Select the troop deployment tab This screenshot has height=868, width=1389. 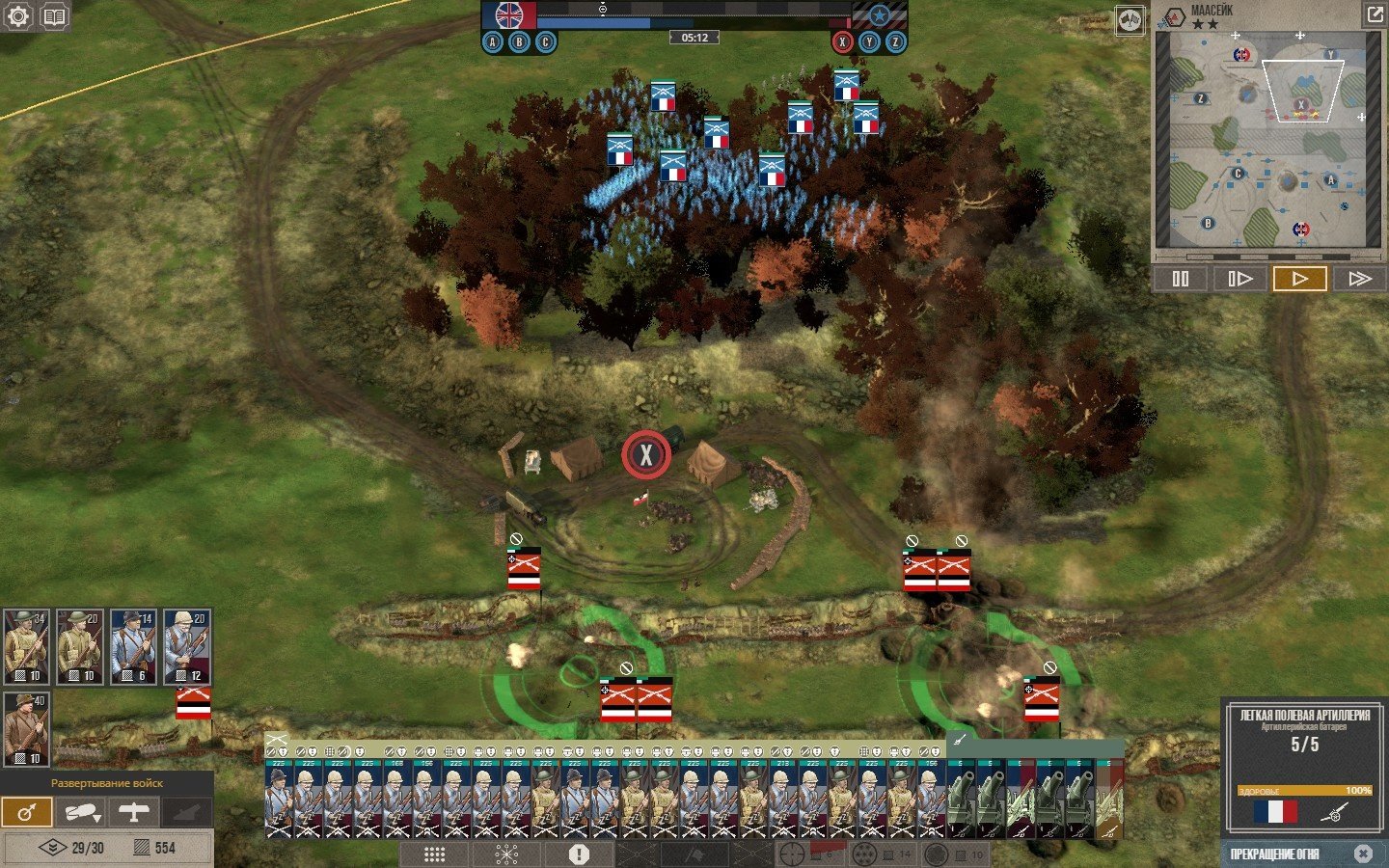(27, 812)
